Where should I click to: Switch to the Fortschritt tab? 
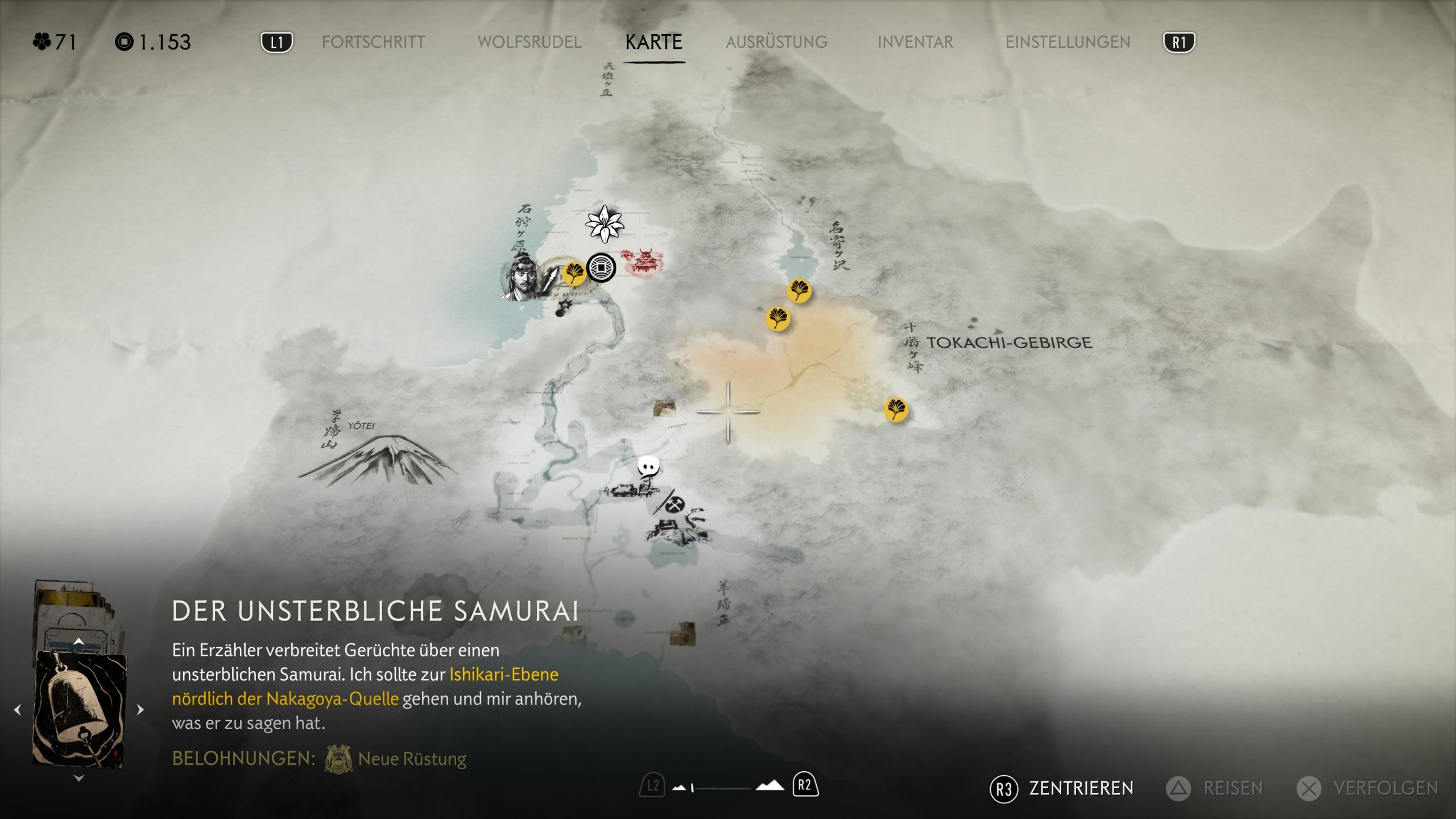[x=373, y=42]
